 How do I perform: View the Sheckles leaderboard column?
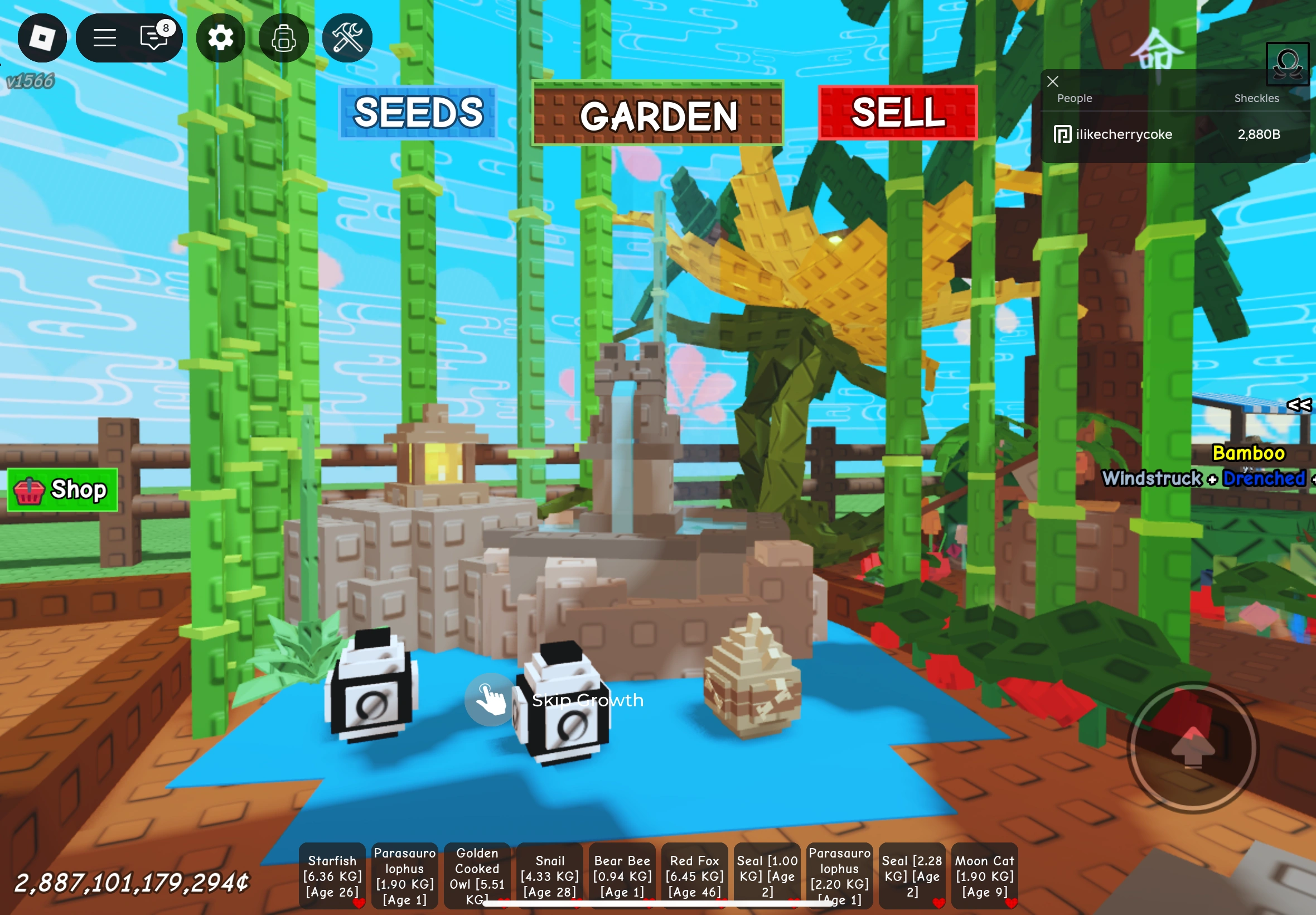tap(1257, 98)
